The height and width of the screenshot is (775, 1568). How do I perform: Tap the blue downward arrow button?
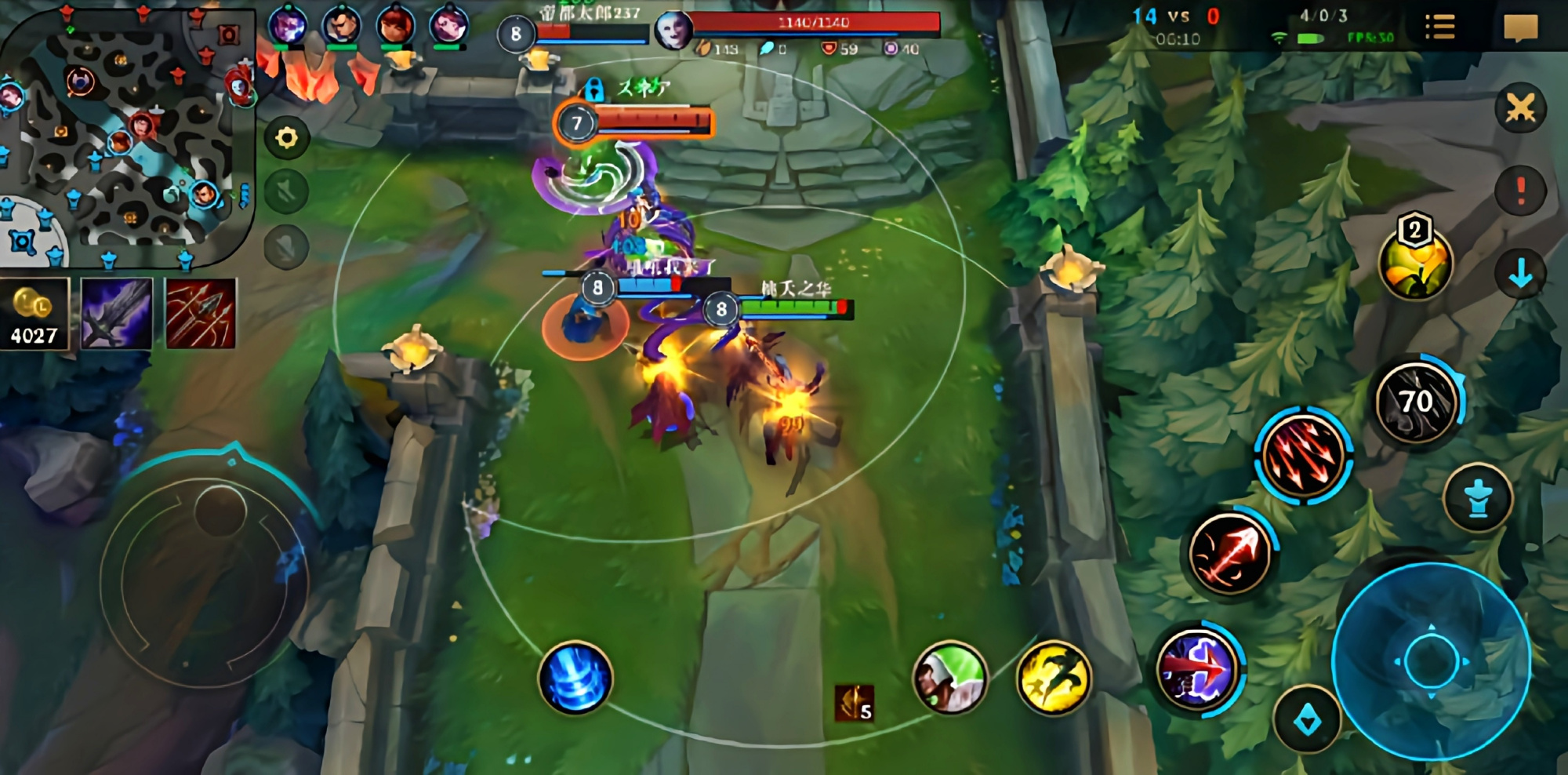coord(1520,274)
